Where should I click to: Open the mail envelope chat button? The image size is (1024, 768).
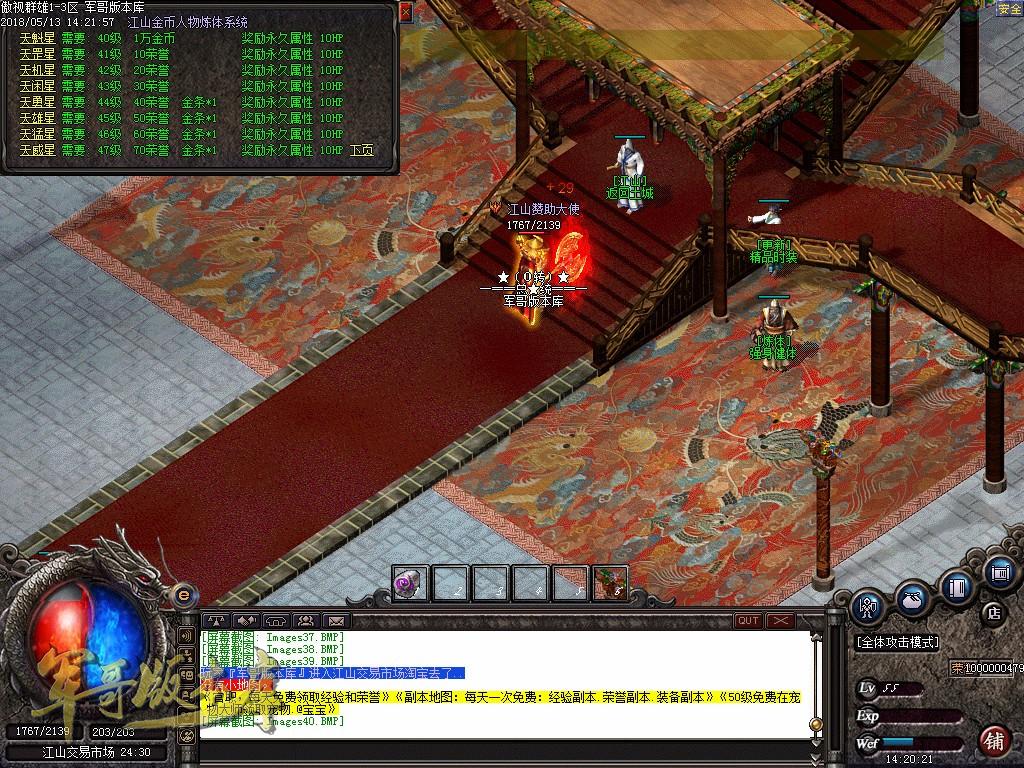click(336, 621)
